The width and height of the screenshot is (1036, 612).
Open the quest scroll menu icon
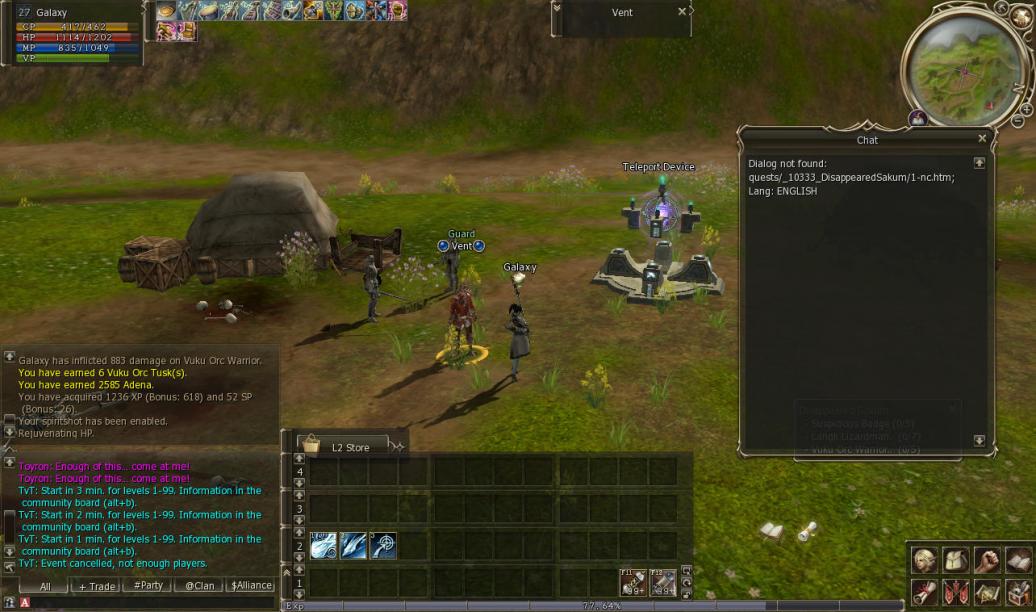coord(925,592)
